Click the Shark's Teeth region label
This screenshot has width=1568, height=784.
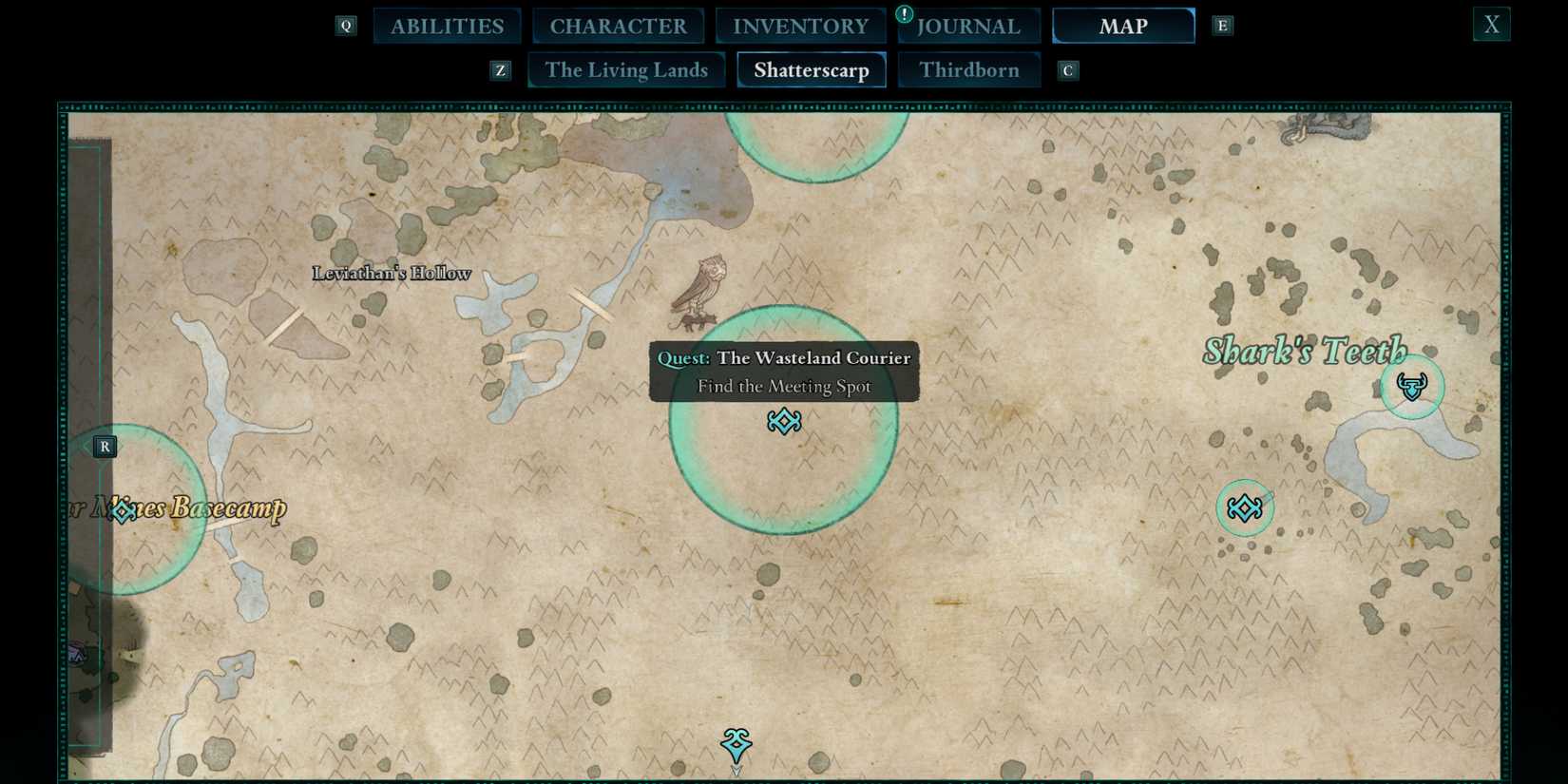pyautogui.click(x=1306, y=352)
